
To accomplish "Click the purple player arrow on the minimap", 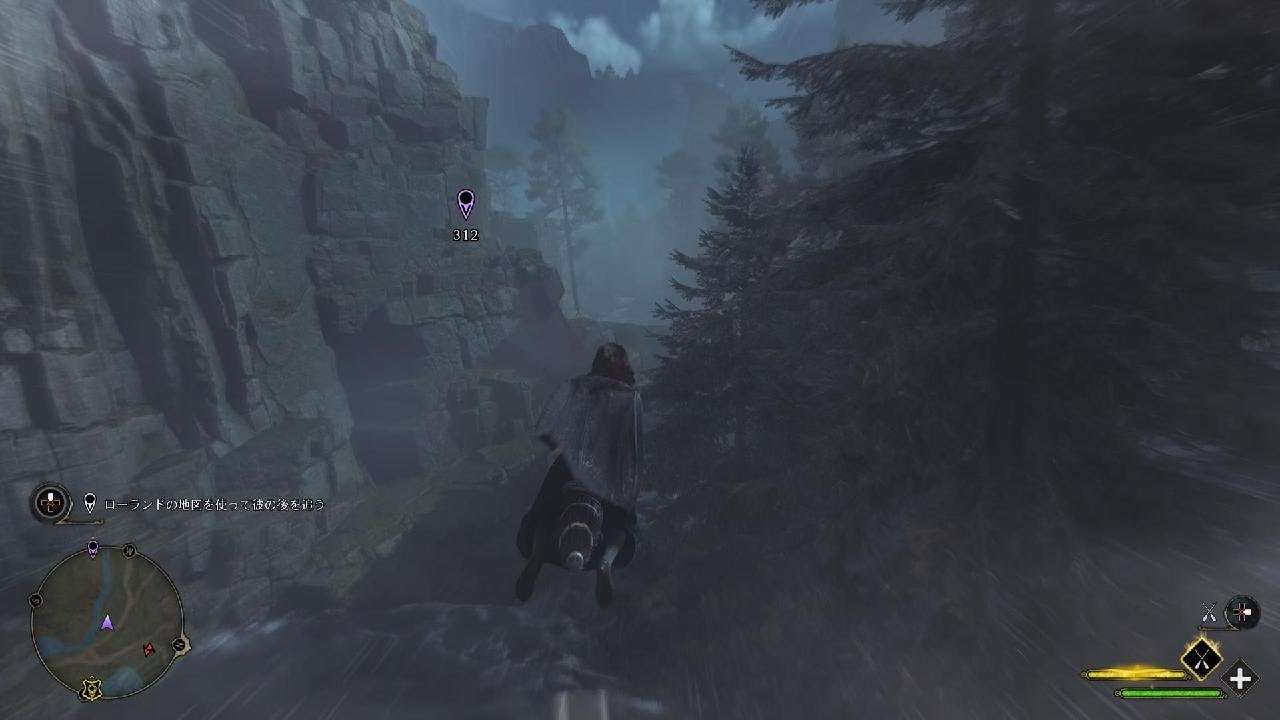I will [107, 623].
